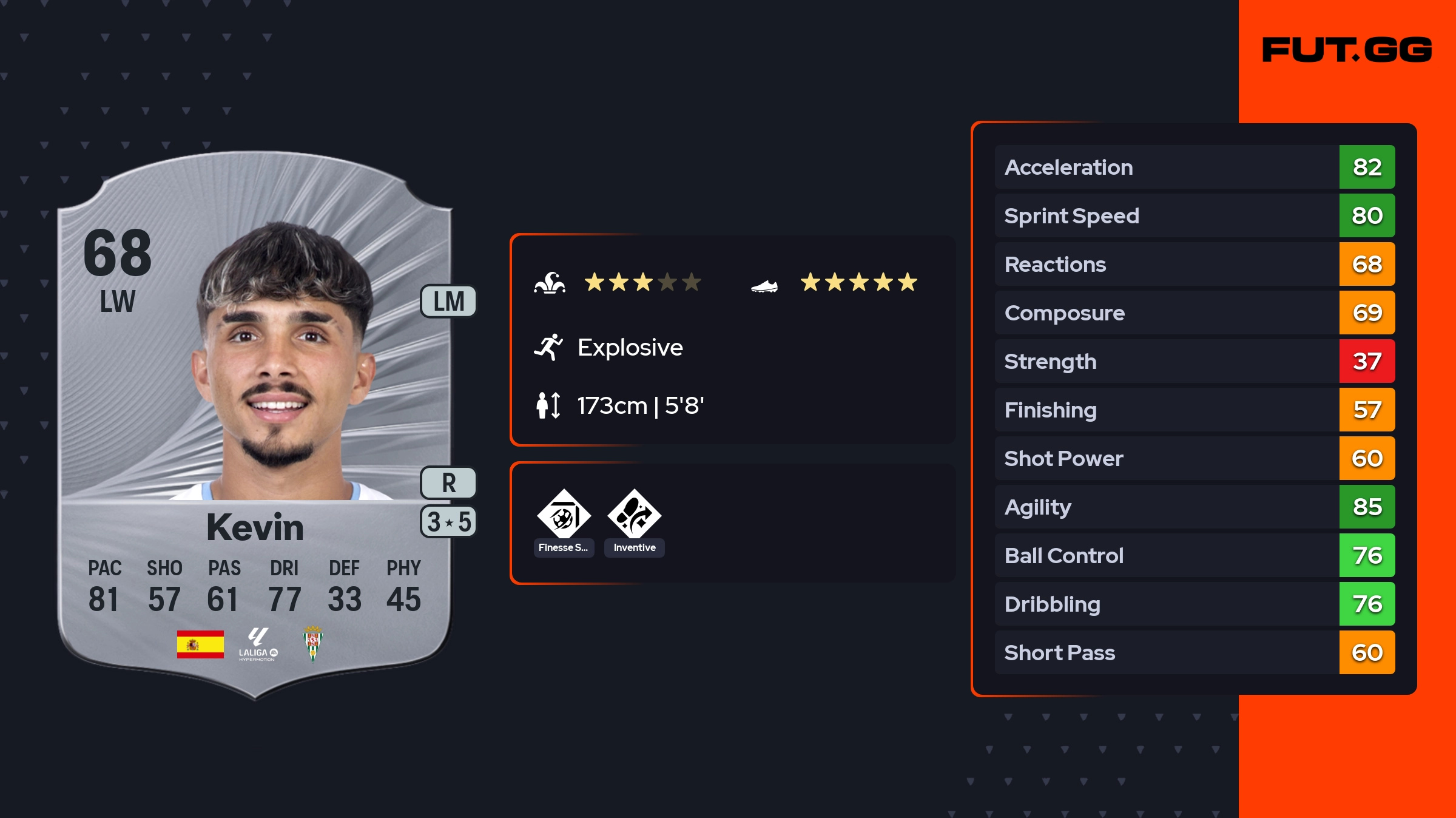This screenshot has height=818, width=1456.
Task: Click the Agility stat row
Action: point(1194,507)
